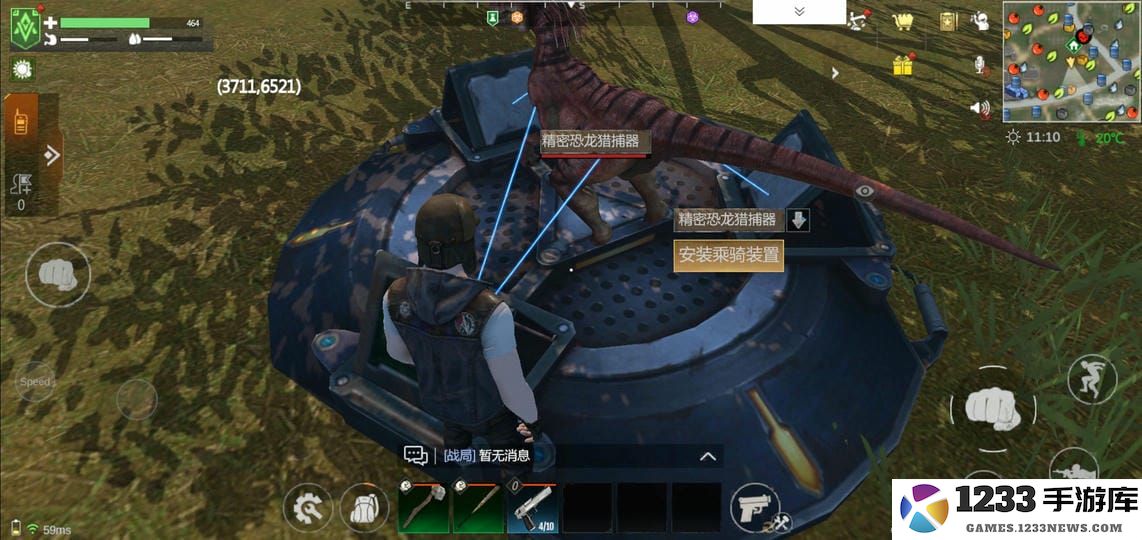Tap the pistol weapon switch button
Viewport: 1142px width, 540px height.
coord(754,509)
